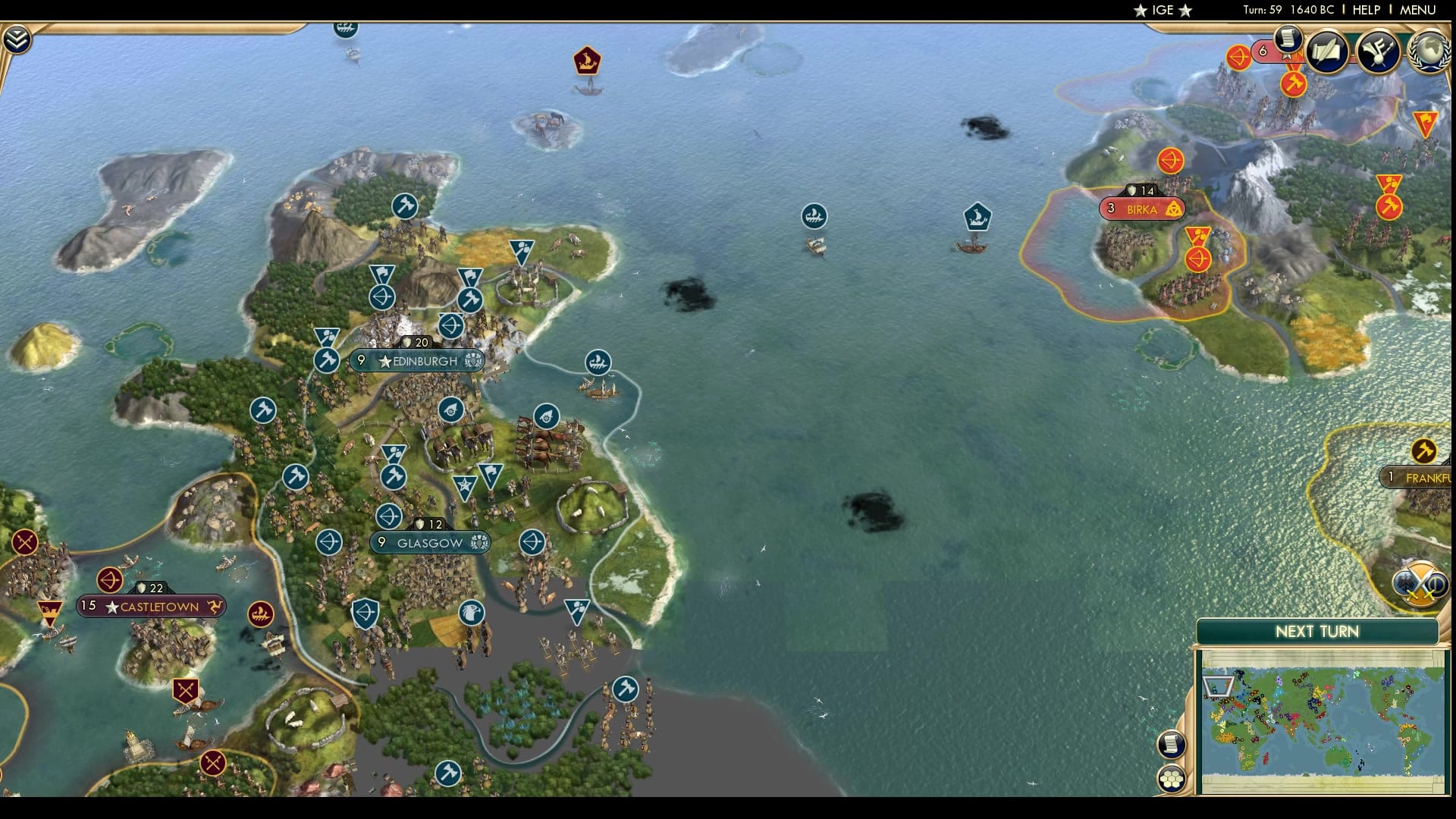The width and height of the screenshot is (1456, 819).
Task: Expand Castletown's city banner
Action: coord(152,607)
